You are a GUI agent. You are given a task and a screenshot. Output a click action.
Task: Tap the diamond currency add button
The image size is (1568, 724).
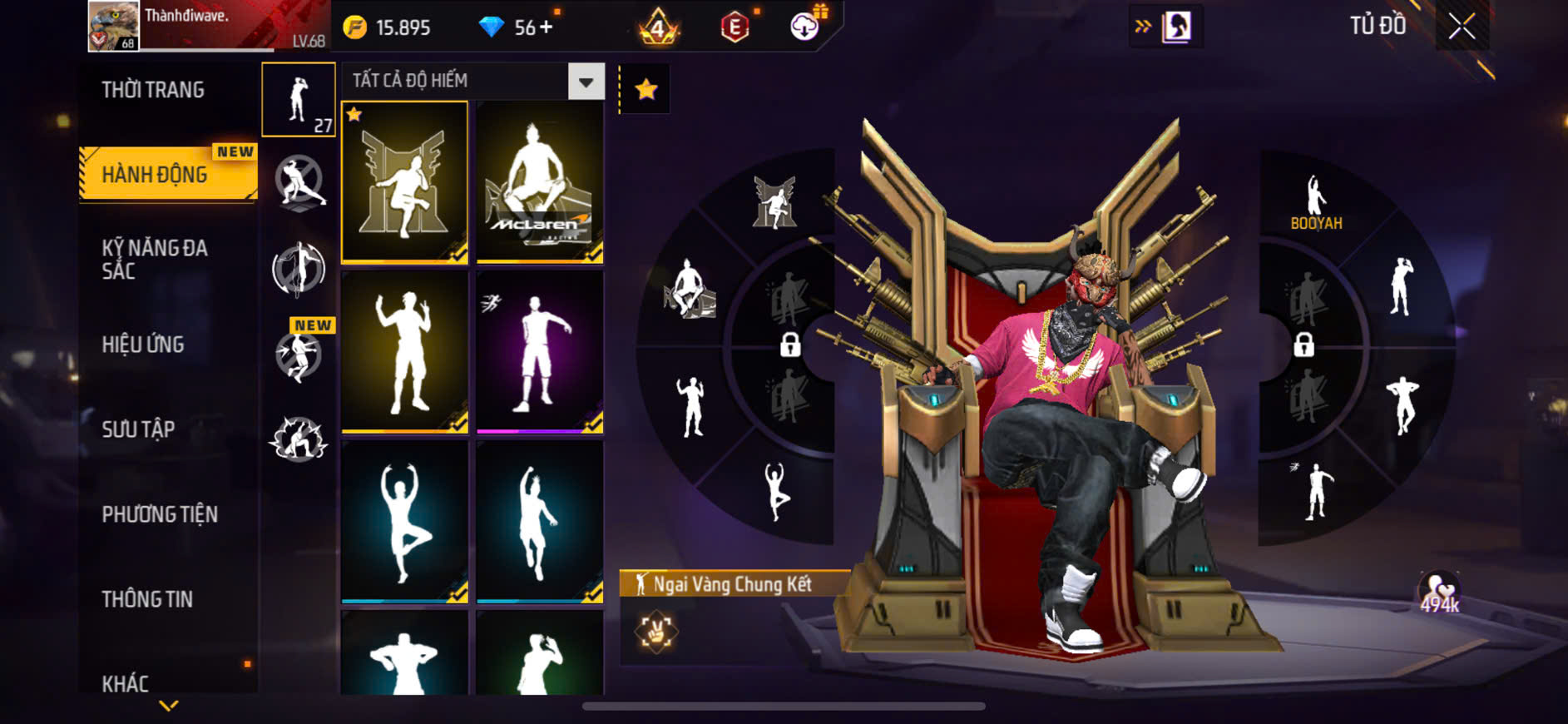click(x=546, y=27)
